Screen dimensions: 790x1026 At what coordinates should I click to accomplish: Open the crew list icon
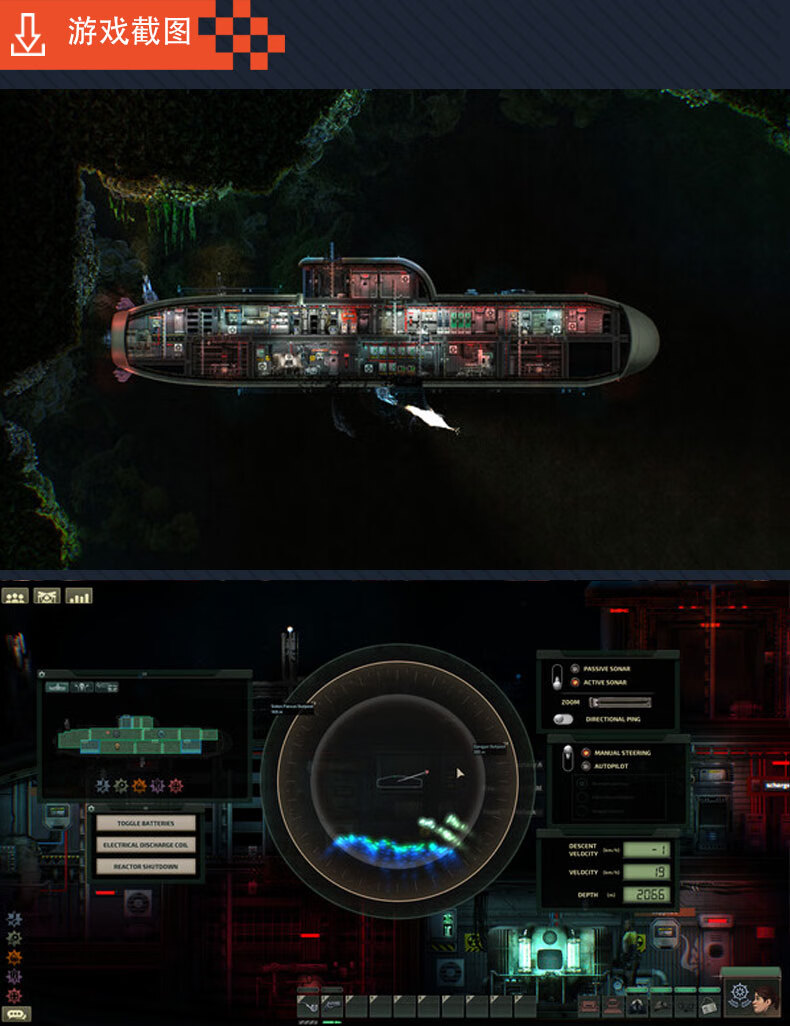click(15, 596)
